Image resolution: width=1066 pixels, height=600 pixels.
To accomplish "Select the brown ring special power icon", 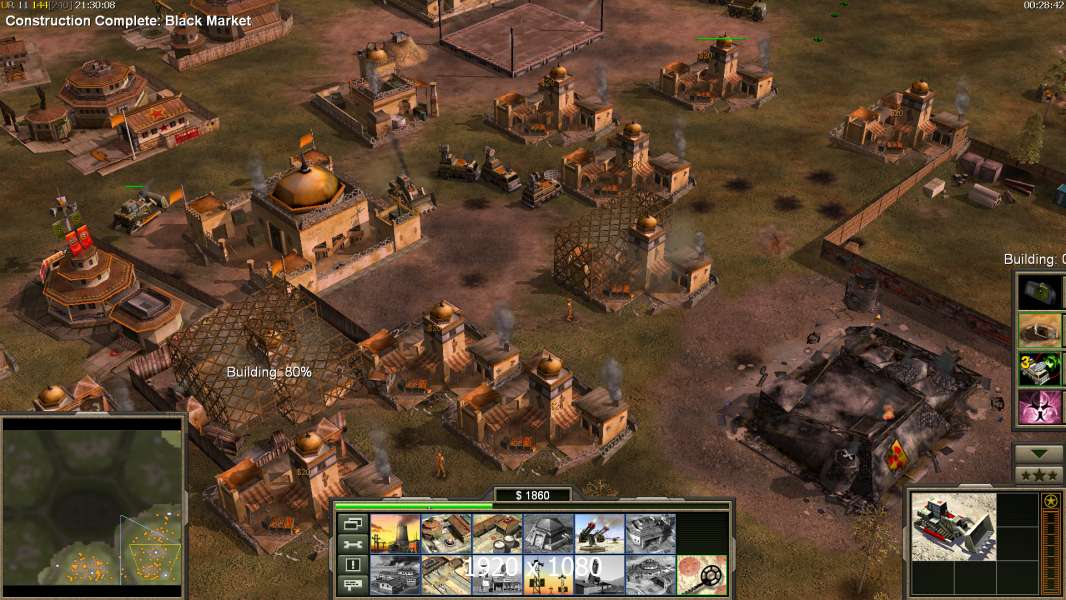I will (1039, 330).
